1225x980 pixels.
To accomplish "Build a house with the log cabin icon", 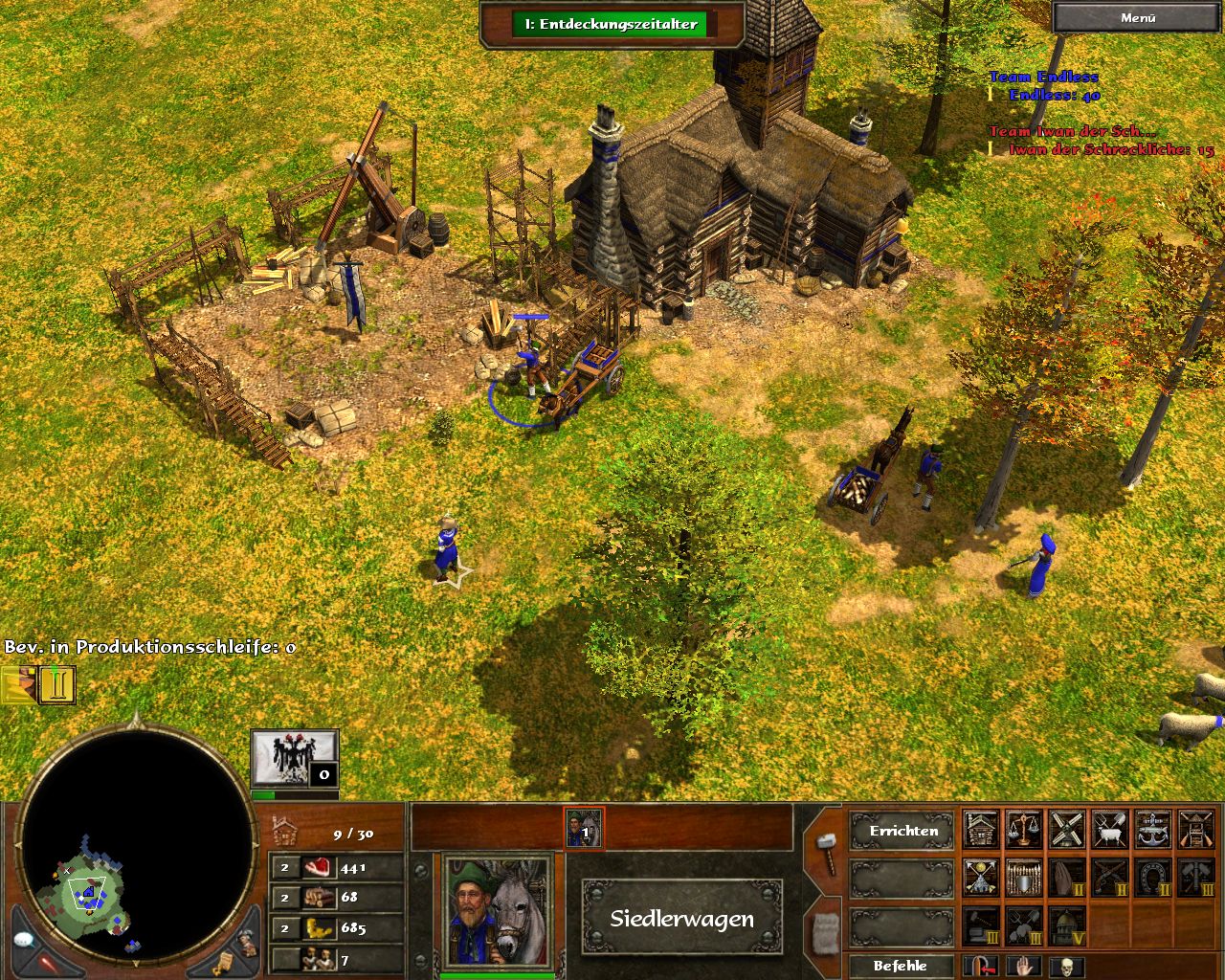I will point(981,831).
